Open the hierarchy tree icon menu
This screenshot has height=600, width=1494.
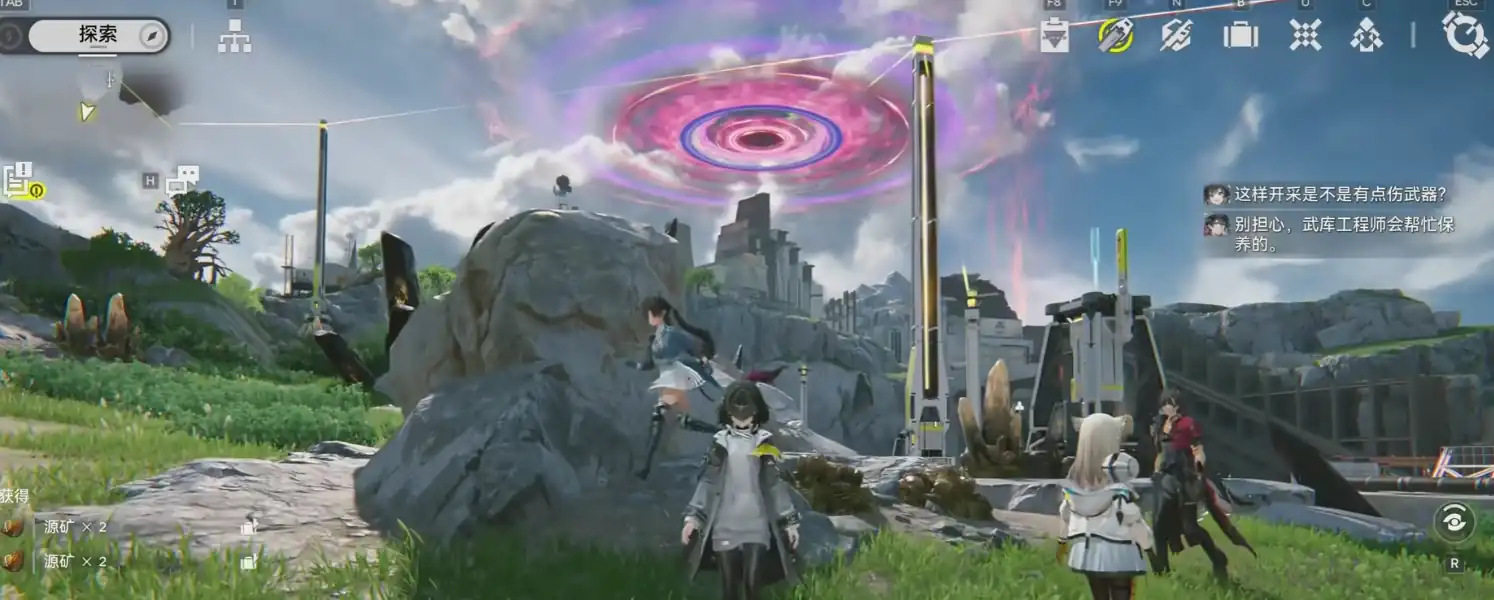(235, 36)
